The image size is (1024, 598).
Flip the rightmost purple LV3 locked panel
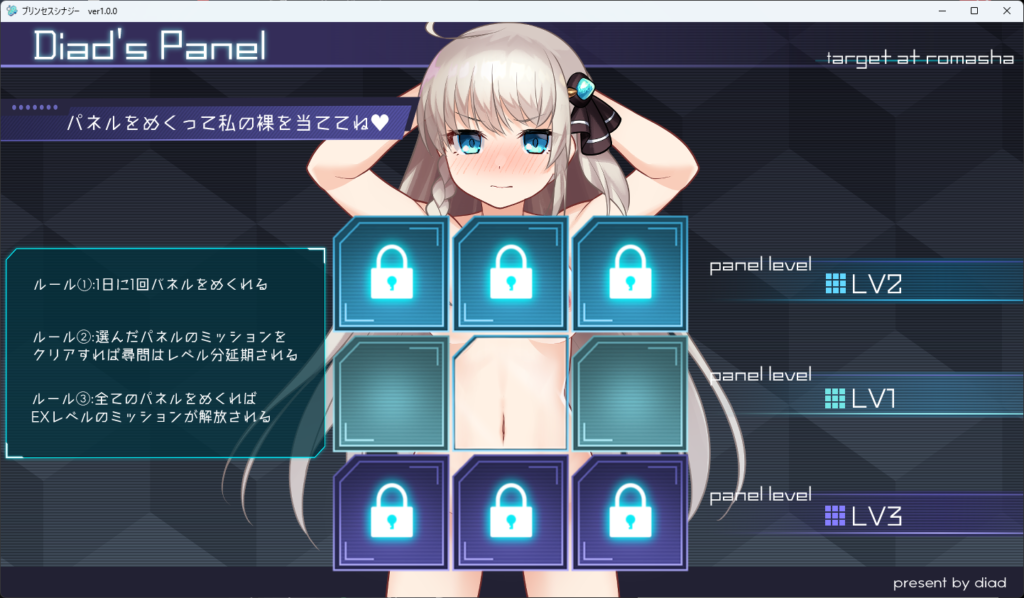coord(630,512)
